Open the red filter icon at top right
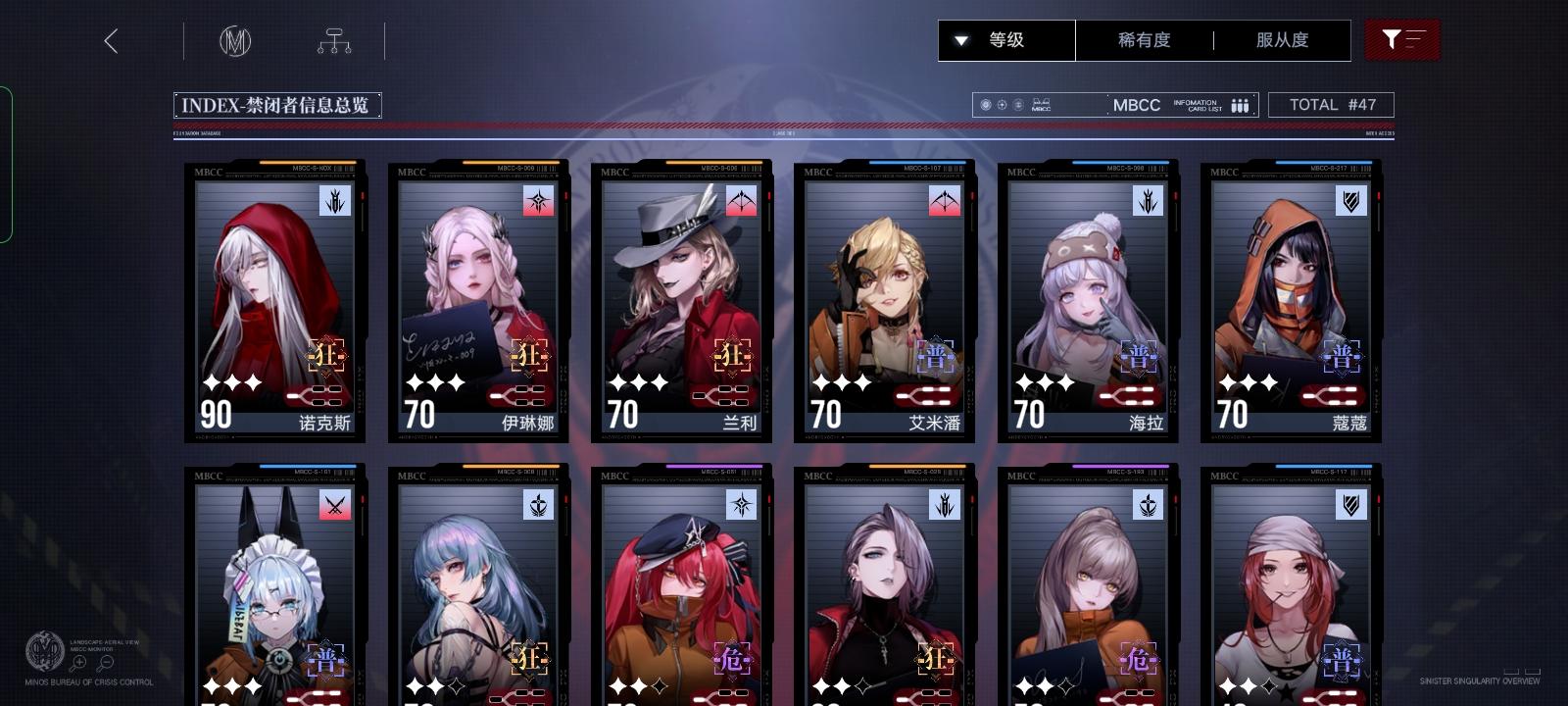This screenshot has width=1568, height=706. point(1403,40)
